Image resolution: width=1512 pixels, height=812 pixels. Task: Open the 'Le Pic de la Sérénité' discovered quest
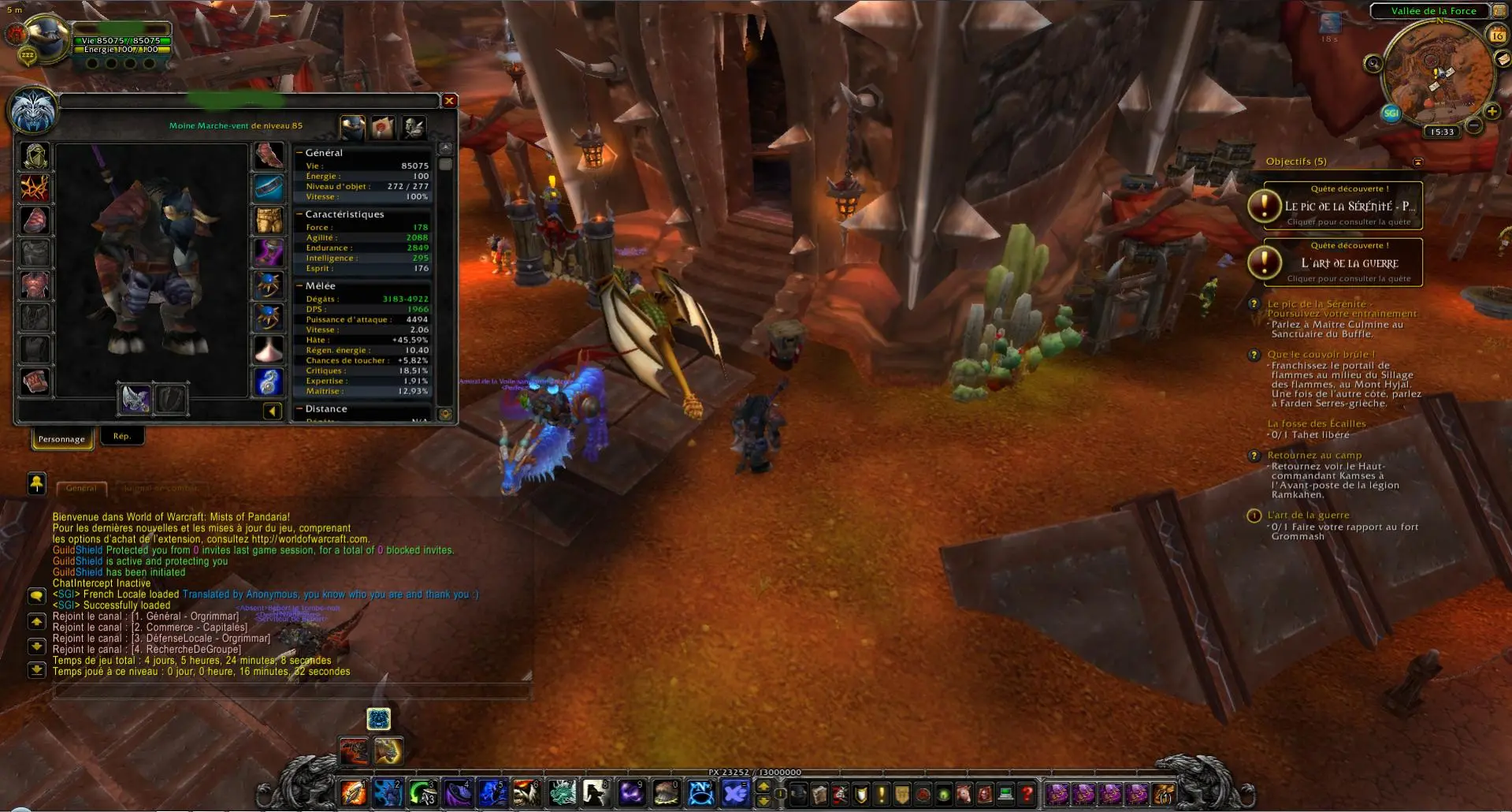click(1343, 206)
